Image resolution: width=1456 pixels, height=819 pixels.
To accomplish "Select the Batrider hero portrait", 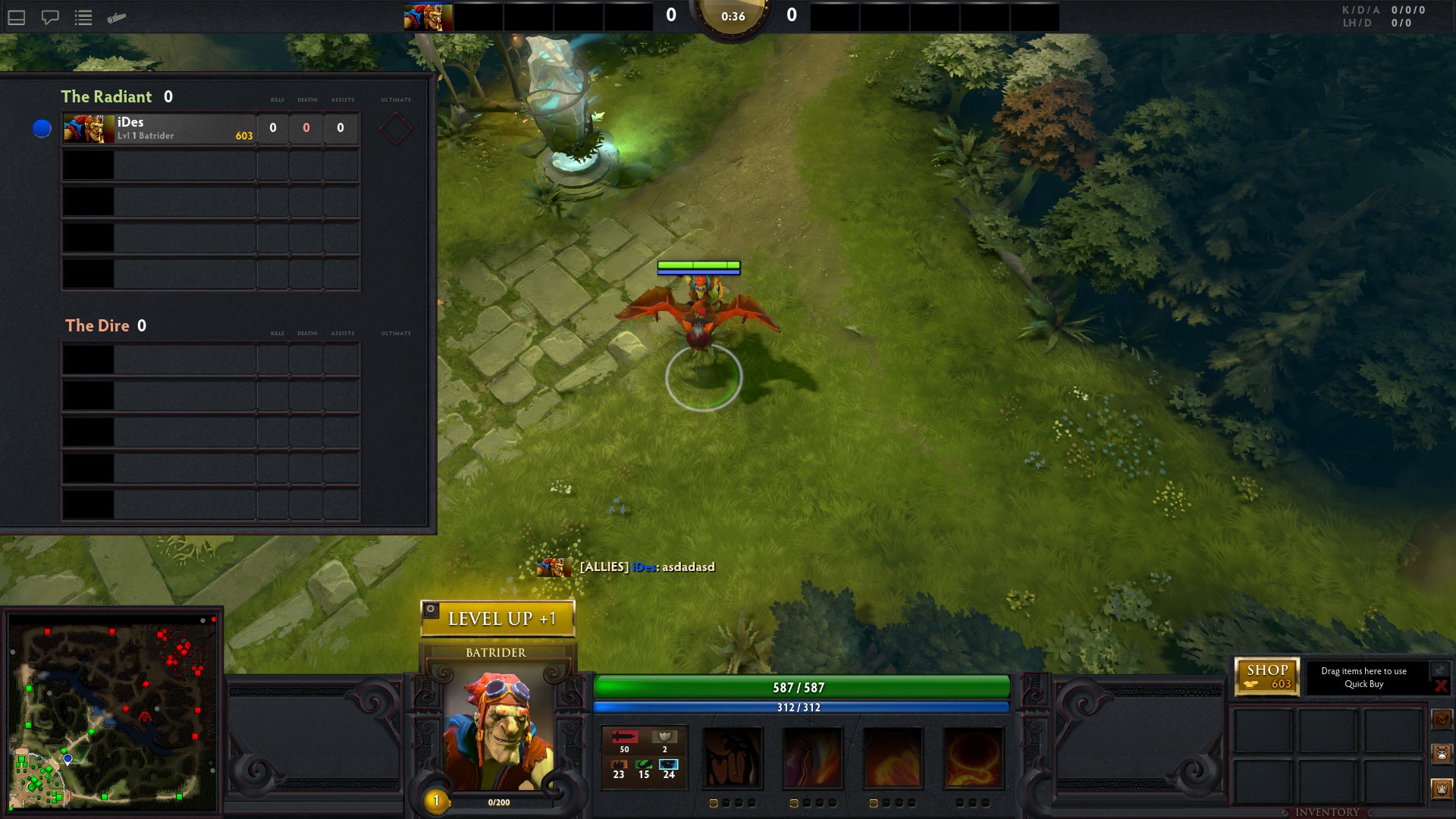I will (x=497, y=730).
